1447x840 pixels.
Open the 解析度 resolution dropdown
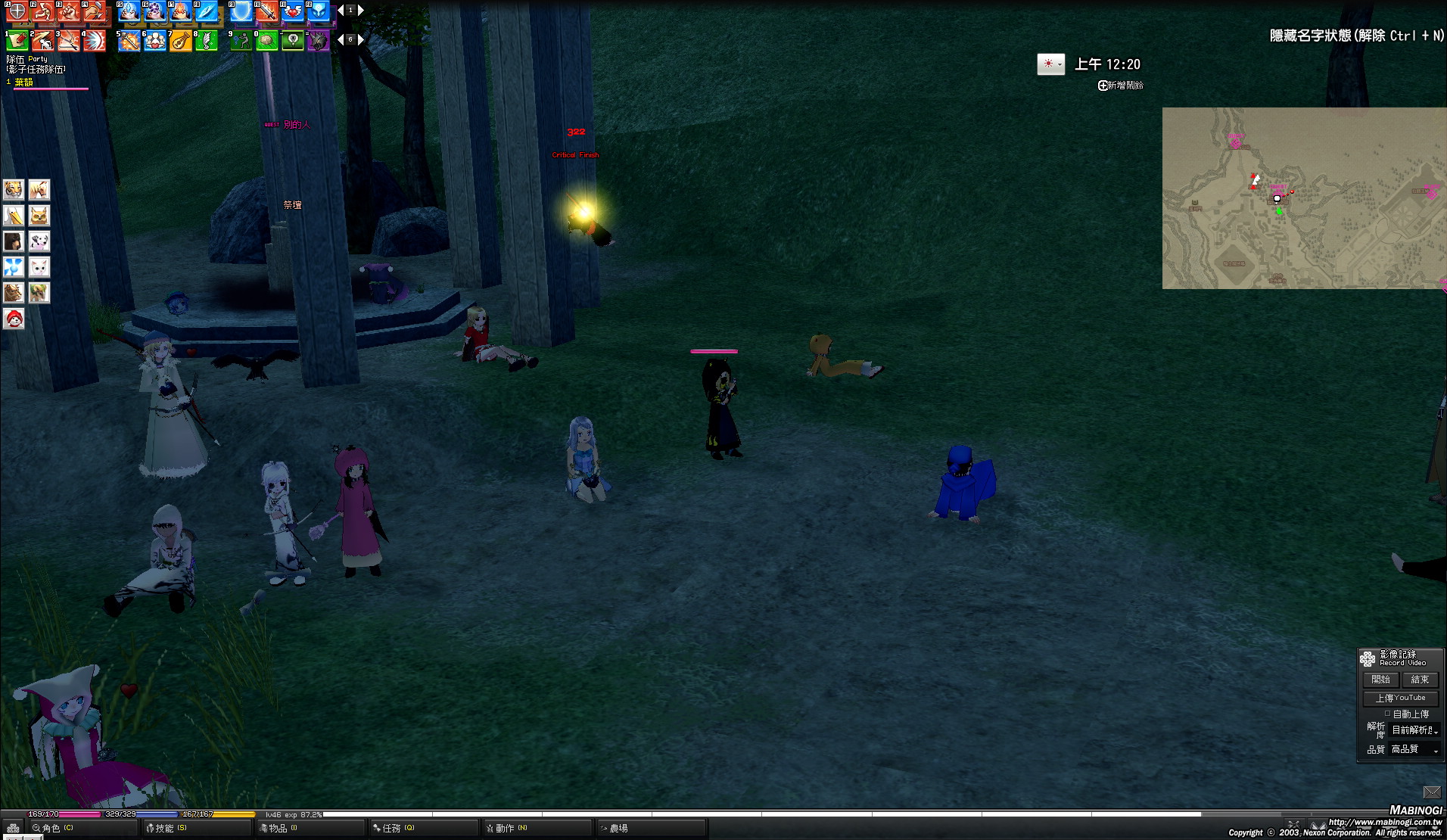1414,730
